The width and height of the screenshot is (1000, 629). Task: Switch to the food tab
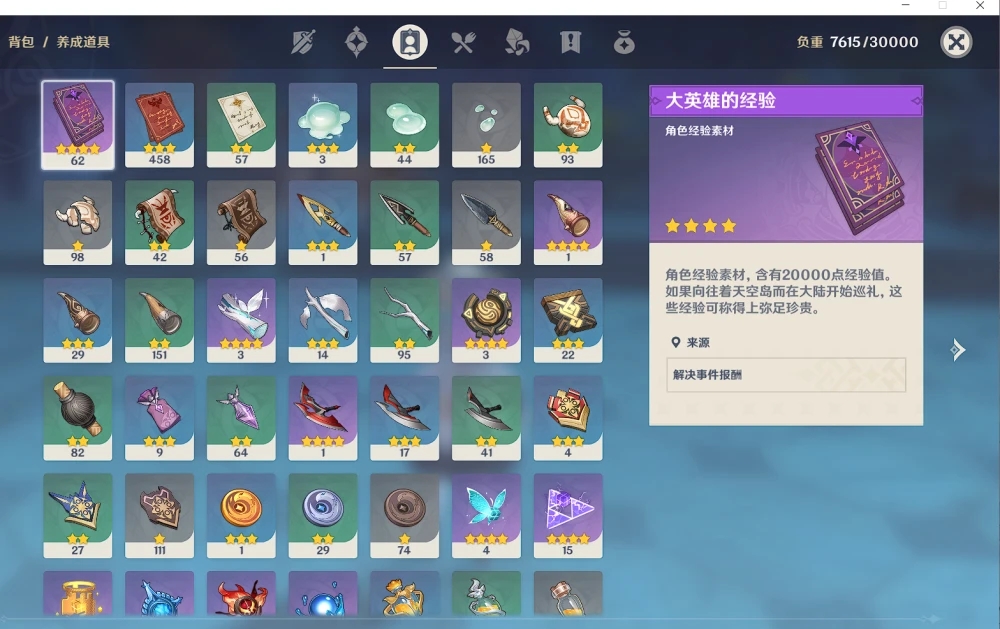pos(463,42)
